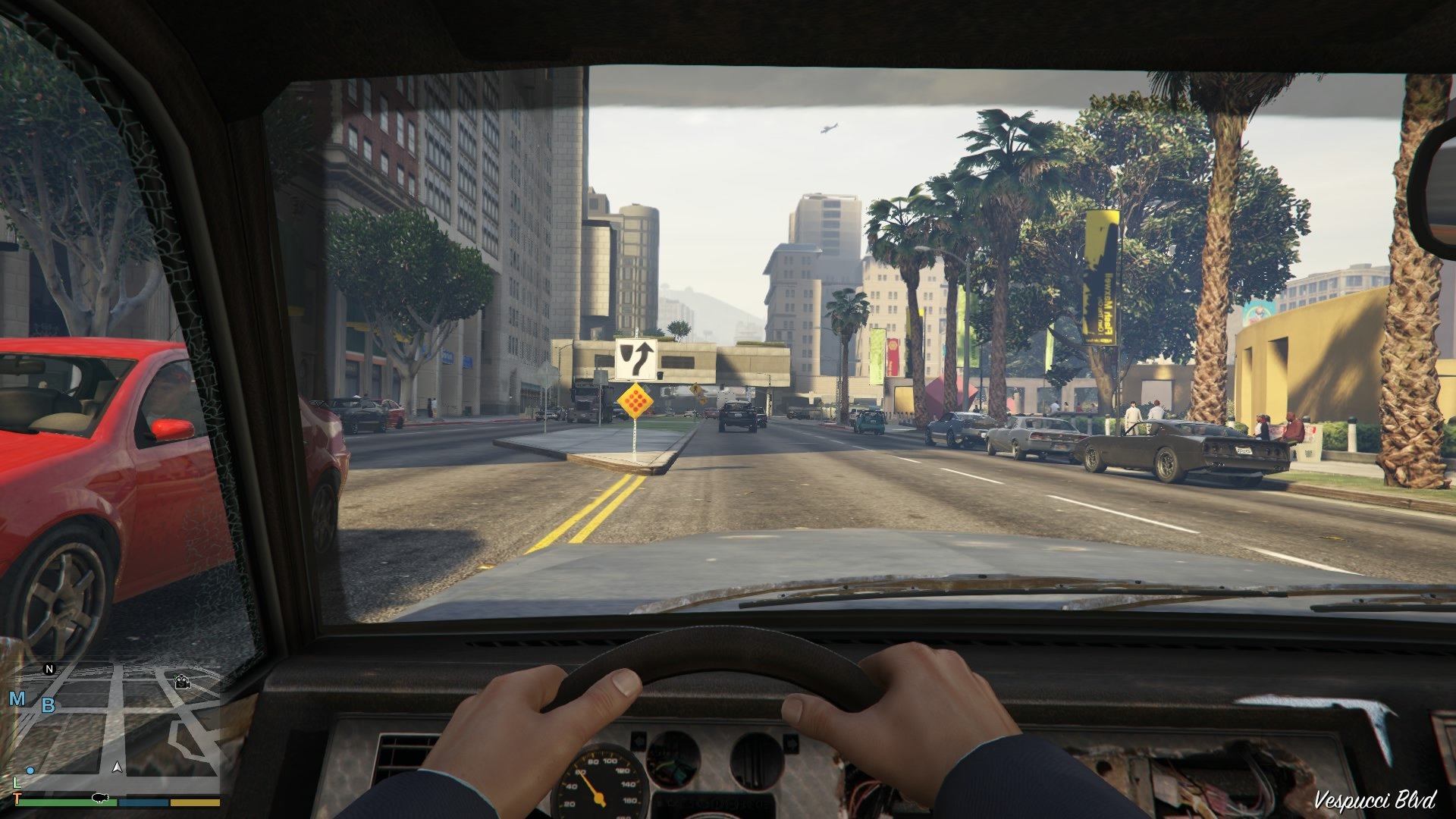
Task: Click the orange T blip on the minimap
Action: [x=17, y=798]
